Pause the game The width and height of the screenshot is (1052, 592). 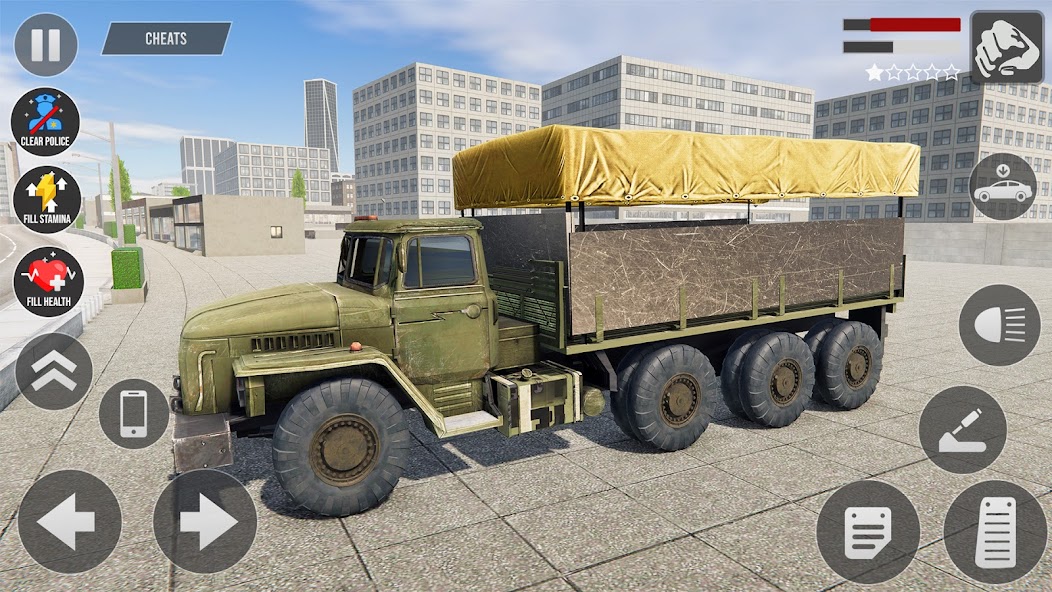[45, 45]
